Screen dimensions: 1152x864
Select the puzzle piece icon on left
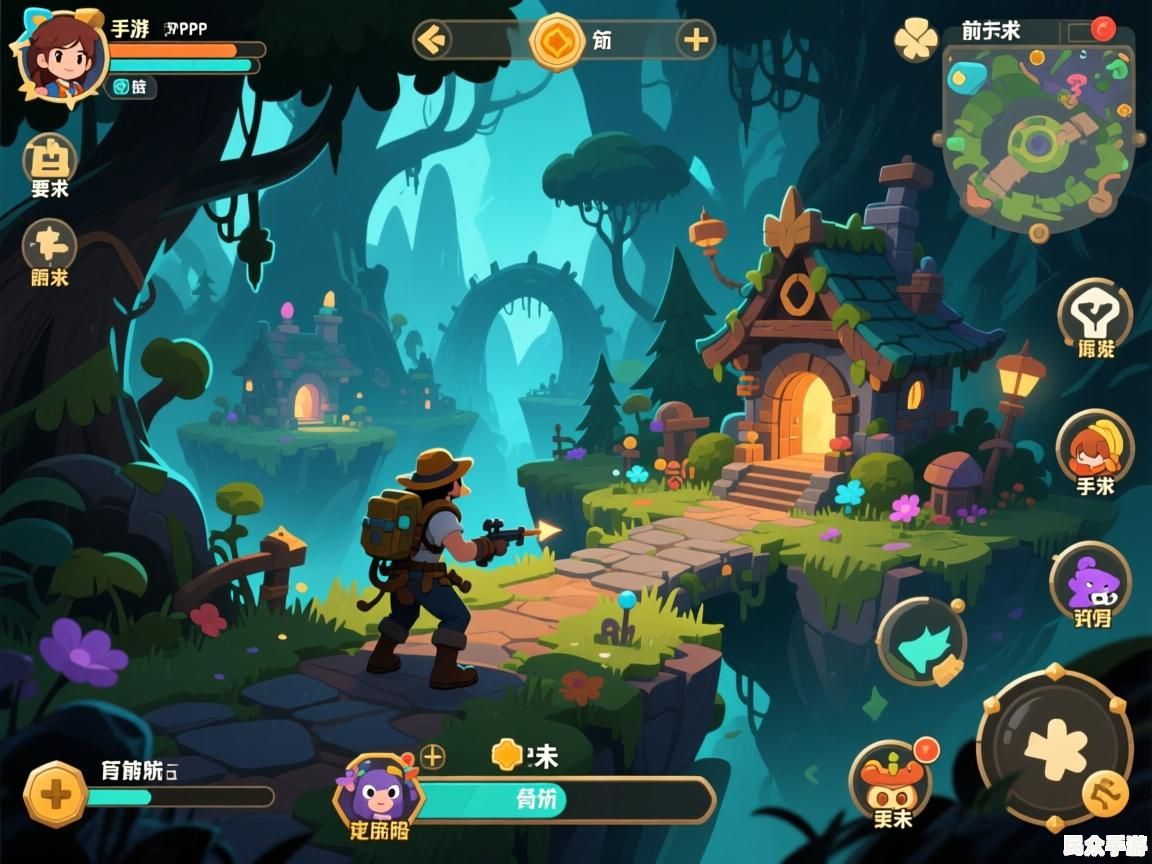point(49,245)
